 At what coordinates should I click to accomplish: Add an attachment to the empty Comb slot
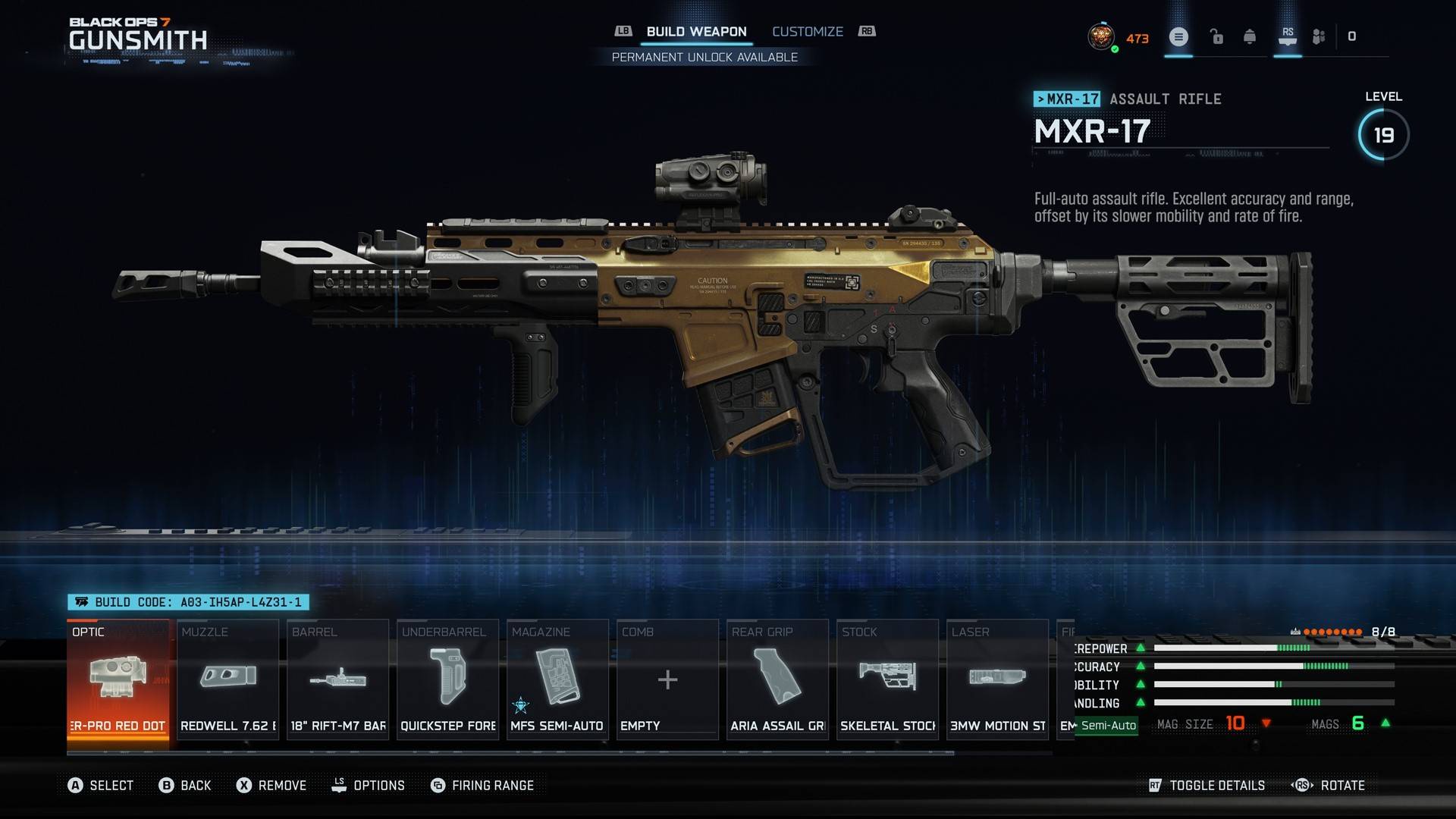pos(667,679)
